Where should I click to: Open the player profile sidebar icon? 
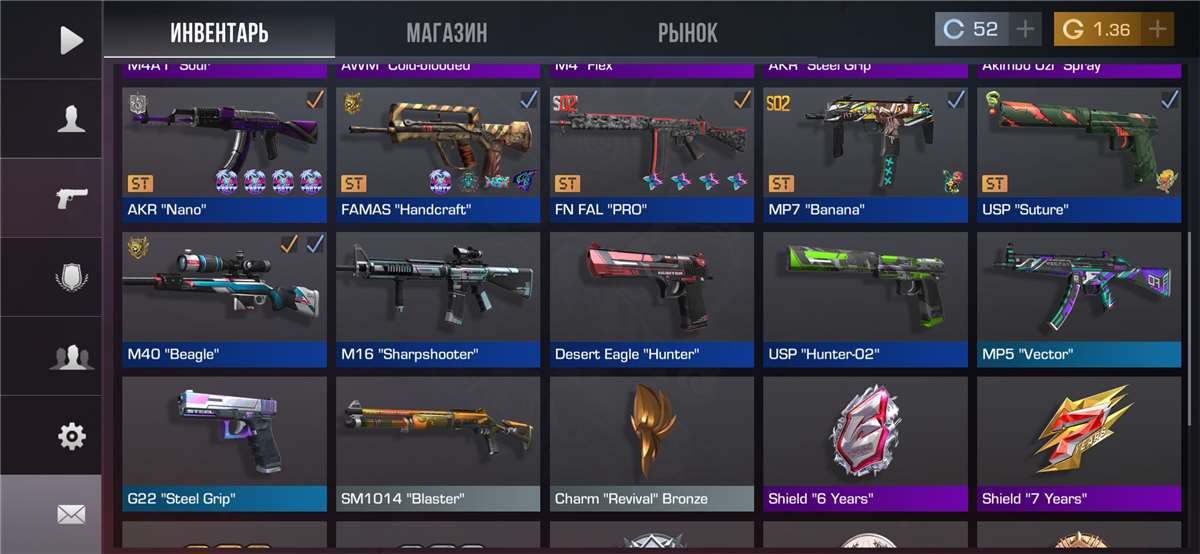click(71, 119)
